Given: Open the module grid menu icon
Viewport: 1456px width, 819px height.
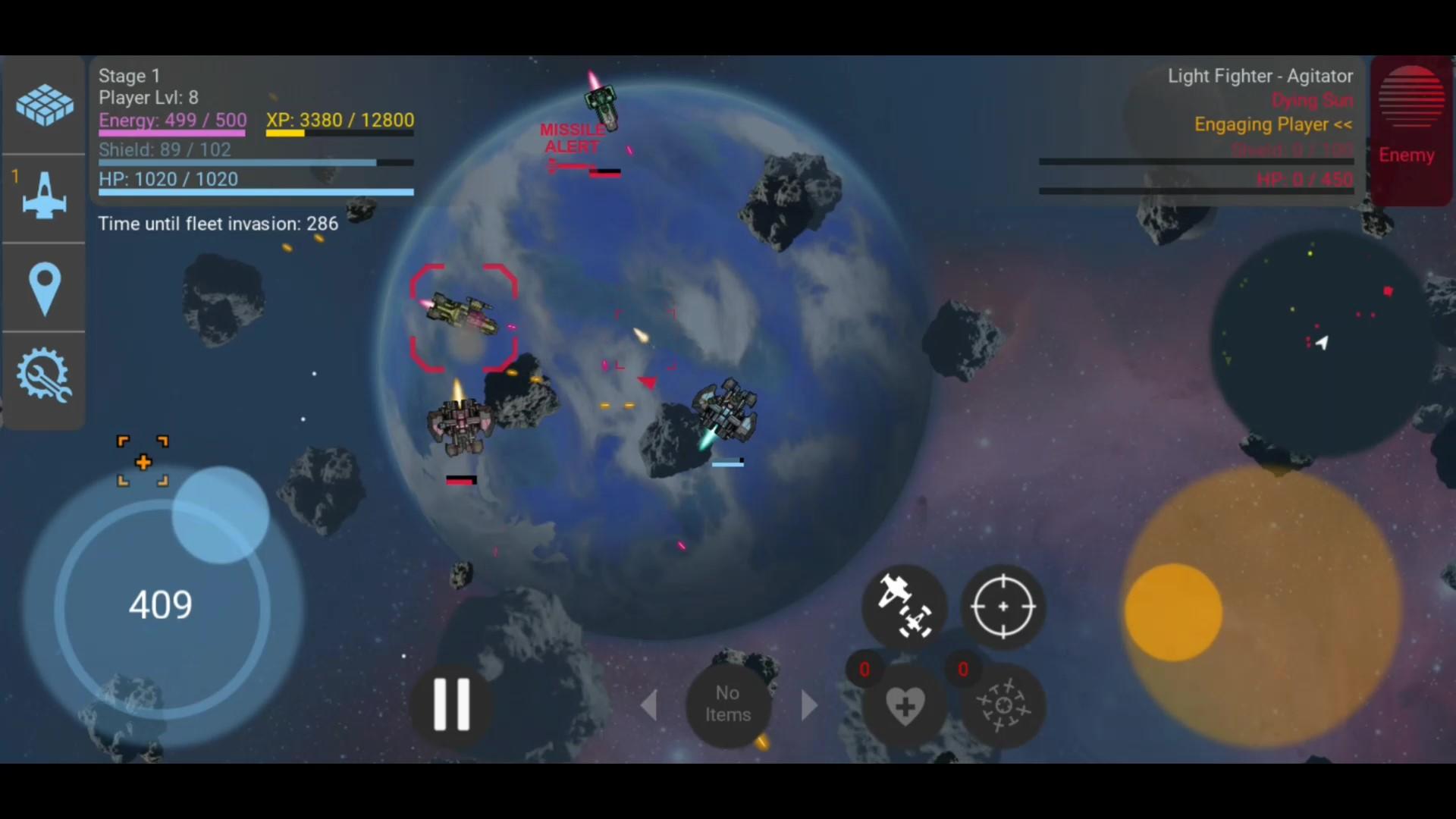Looking at the screenshot, I should (x=43, y=105).
